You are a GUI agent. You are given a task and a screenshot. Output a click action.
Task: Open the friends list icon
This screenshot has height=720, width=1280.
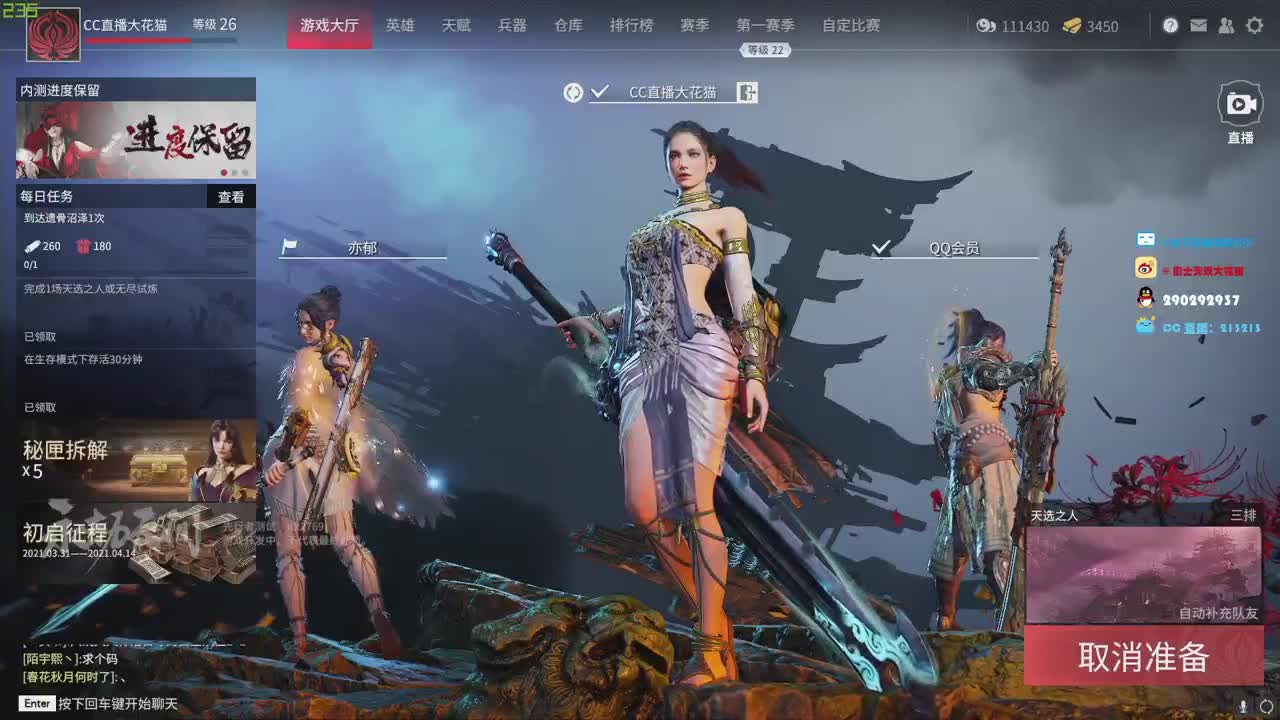point(1226,25)
